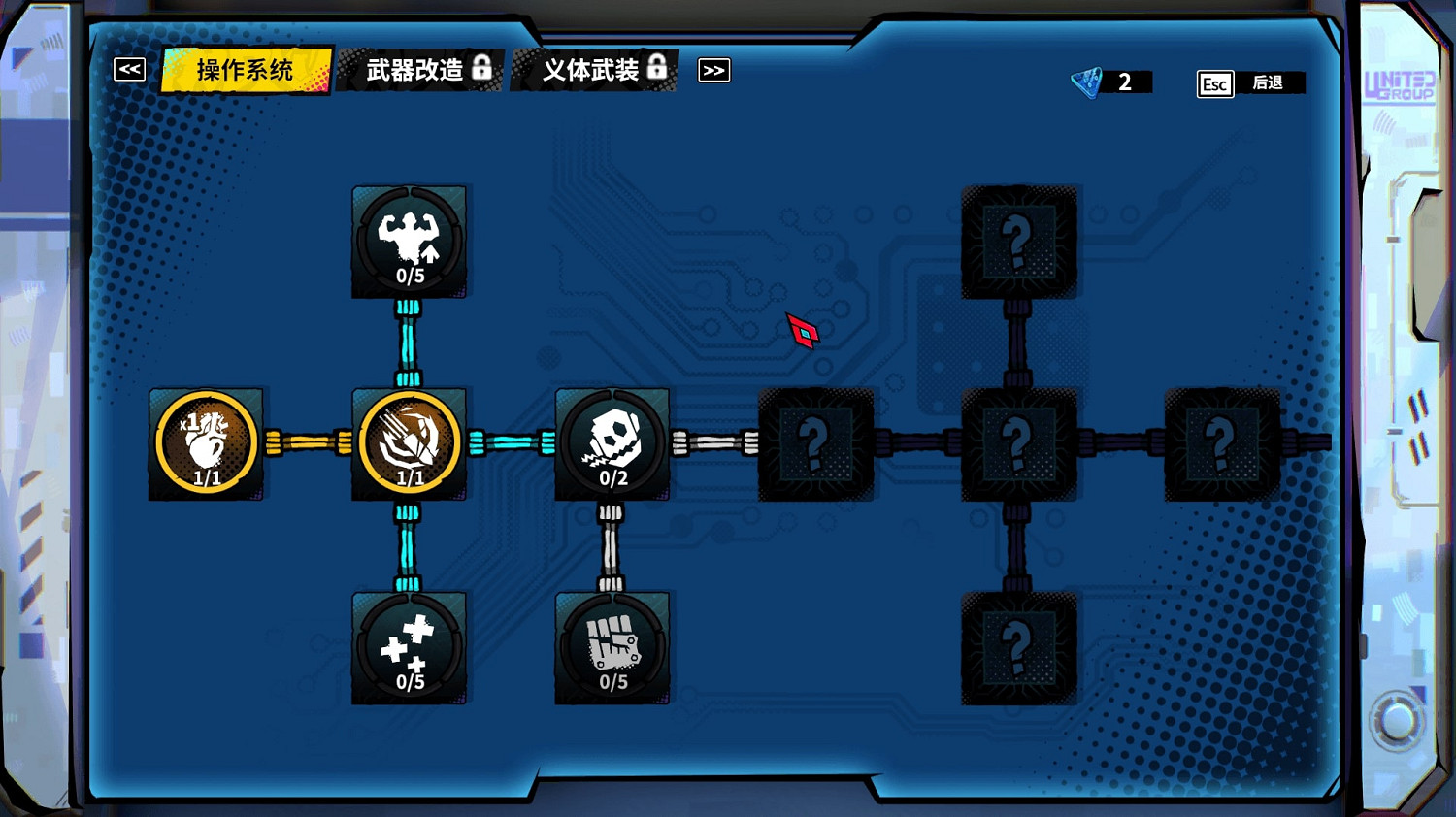
Task: Open the skull skill node showing 0/2
Action: coord(612,444)
